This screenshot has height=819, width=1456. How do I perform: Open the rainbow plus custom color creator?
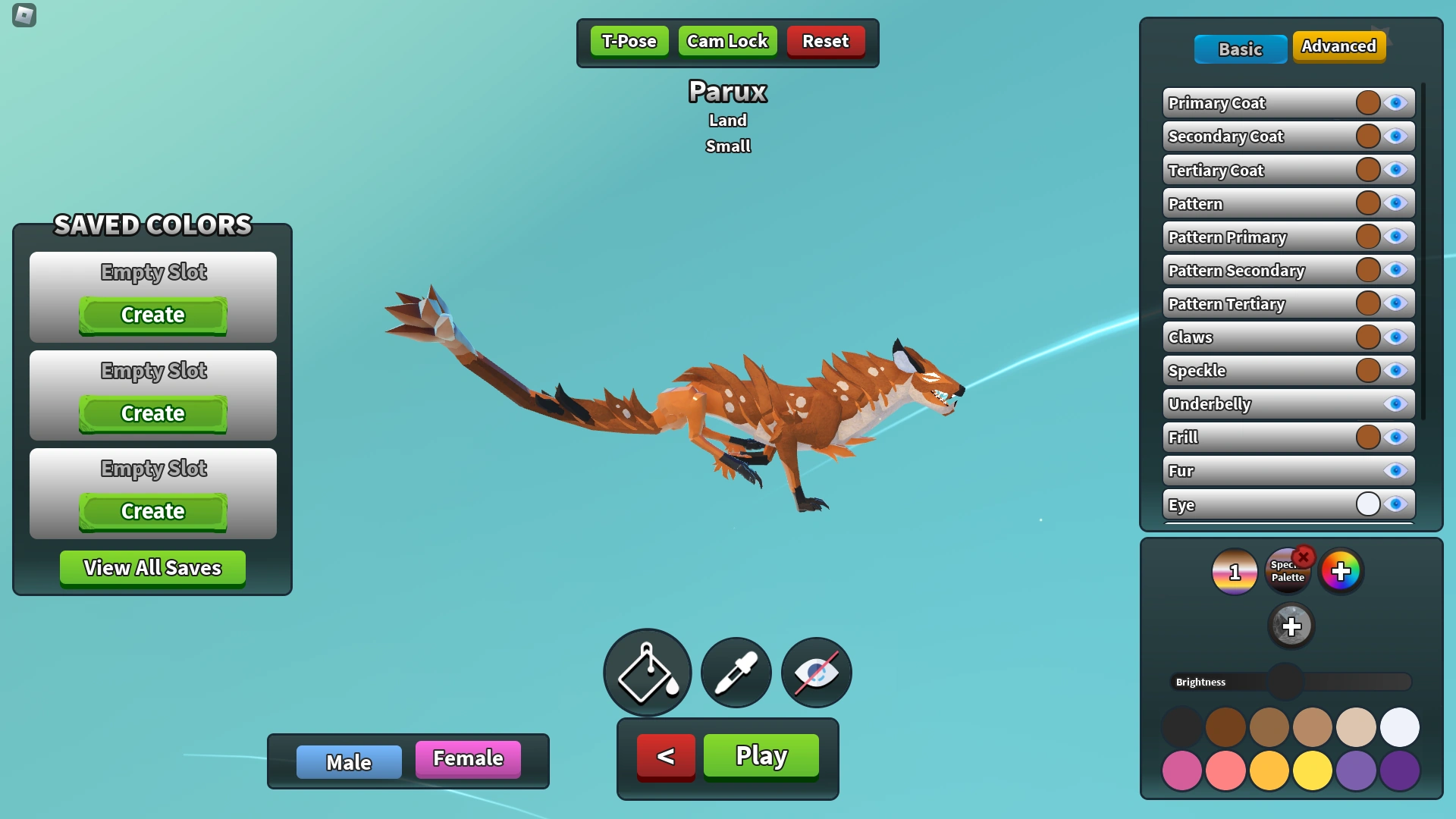1341,572
